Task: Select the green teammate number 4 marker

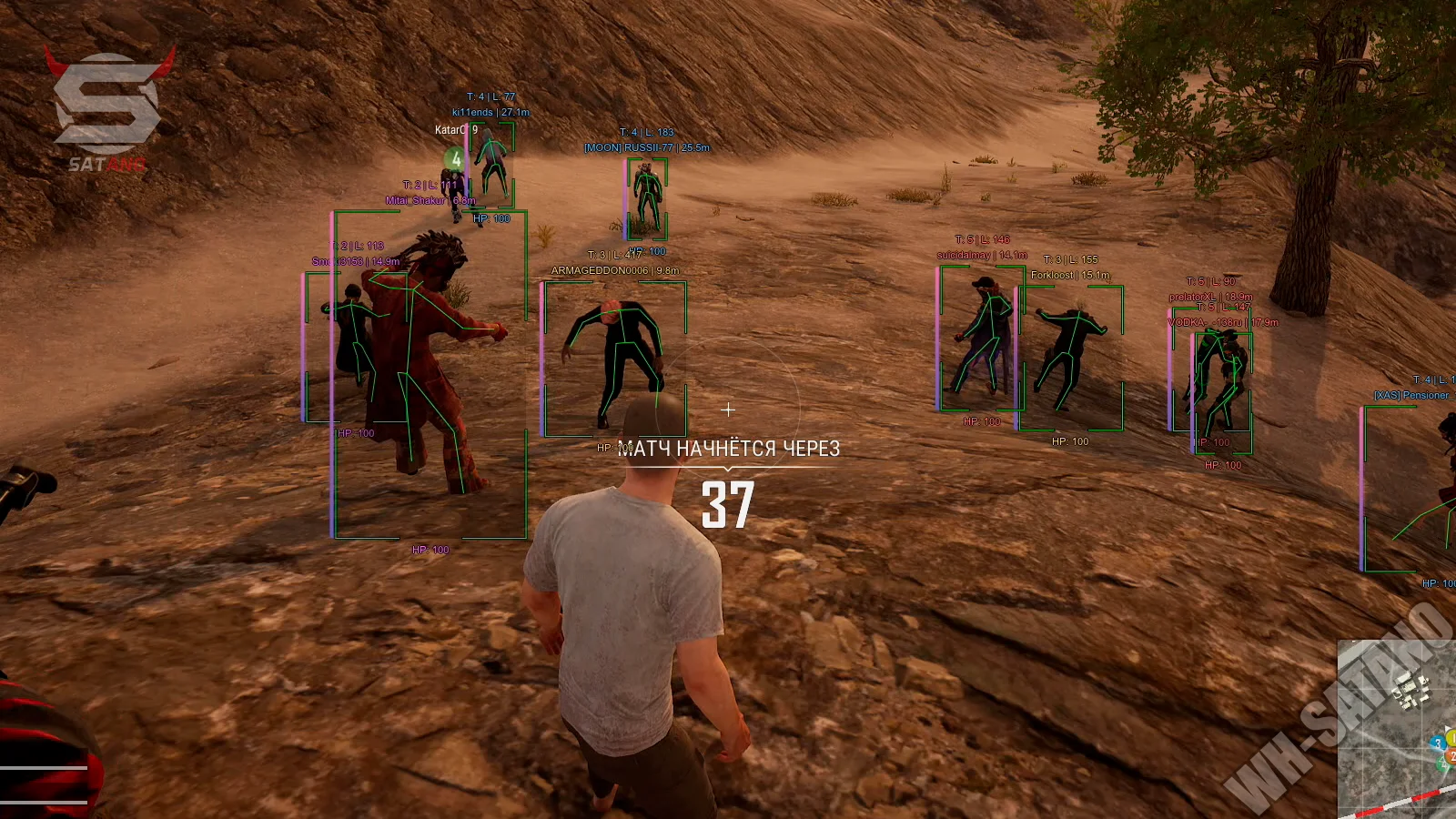Action: point(456,160)
